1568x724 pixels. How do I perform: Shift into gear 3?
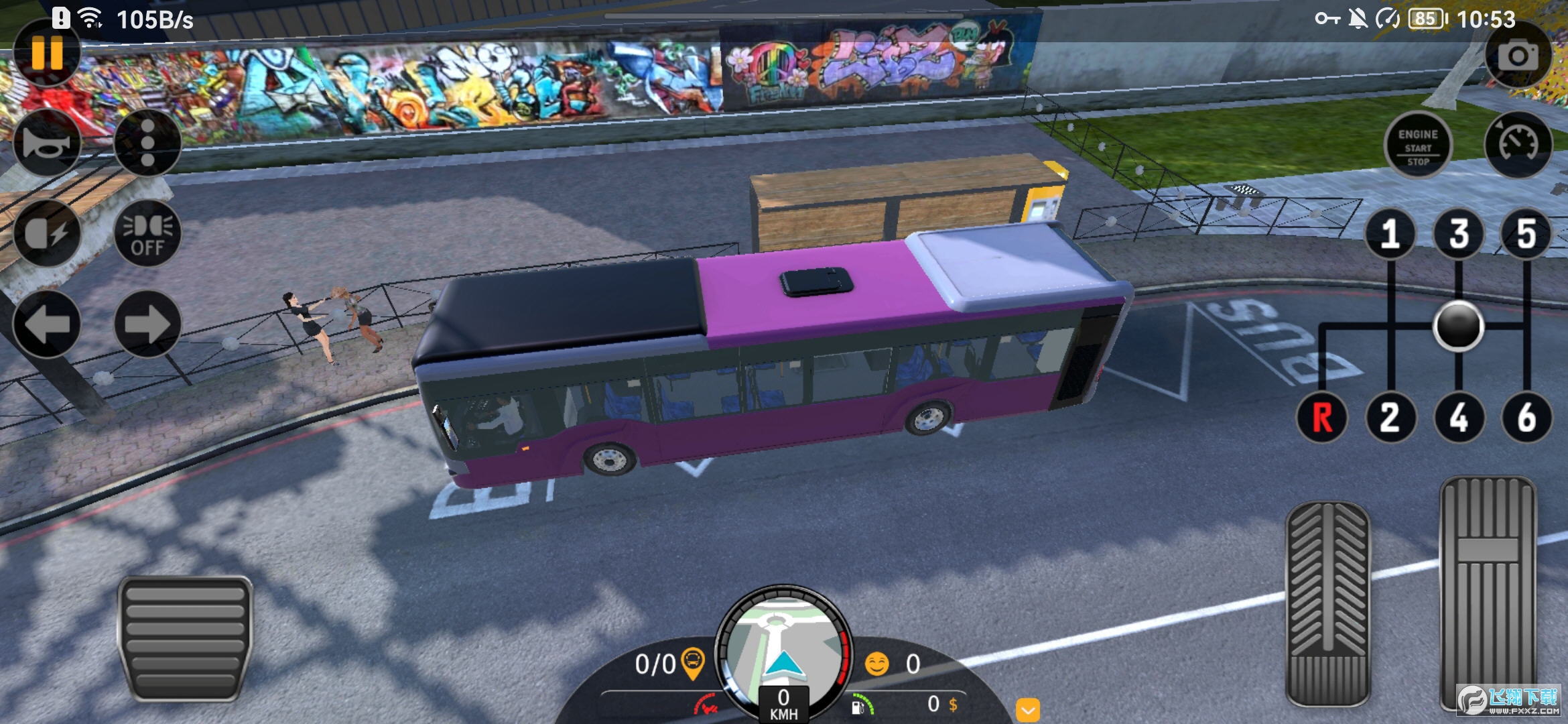click(x=1459, y=233)
